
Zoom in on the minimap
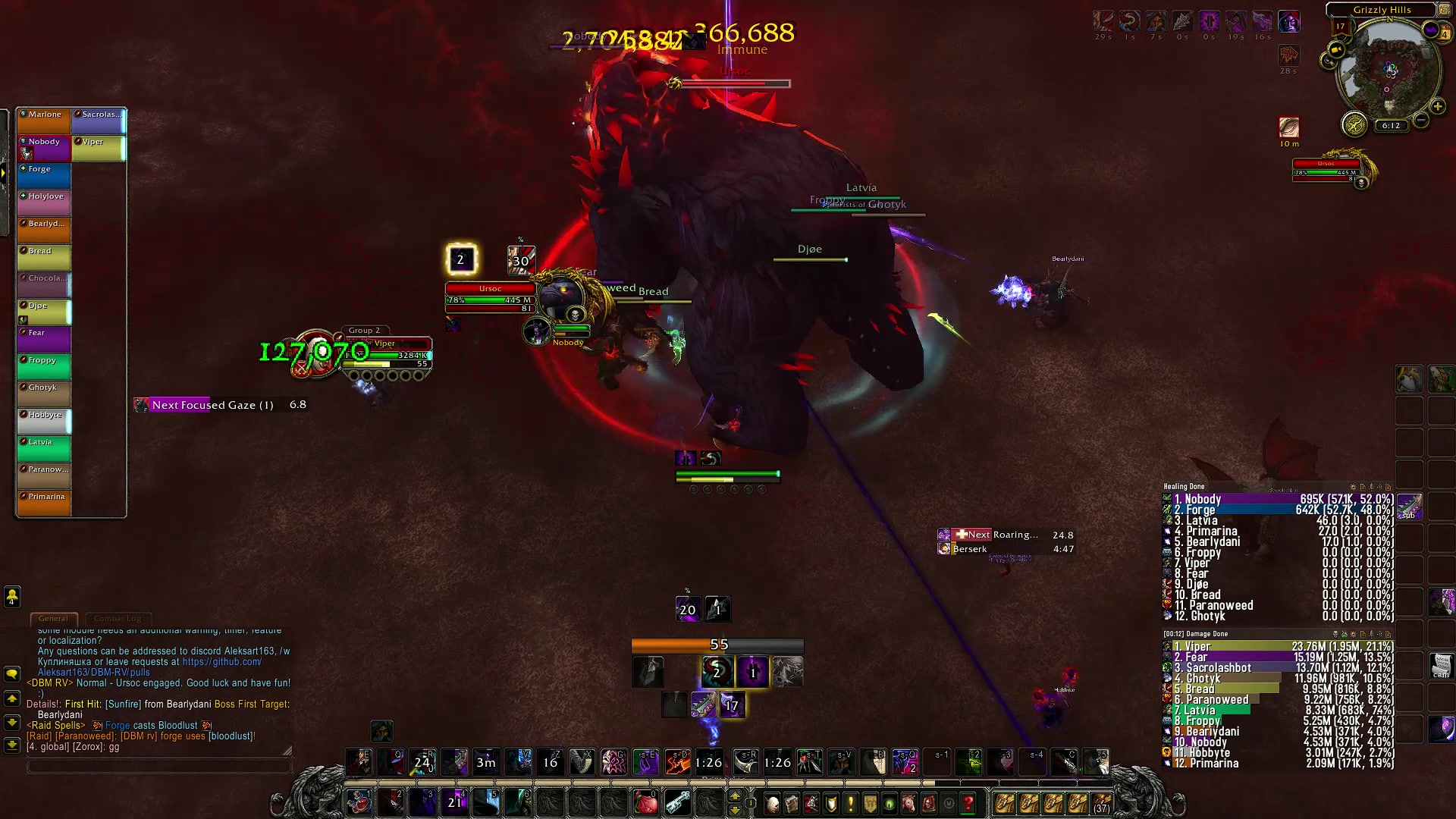click(x=1437, y=106)
